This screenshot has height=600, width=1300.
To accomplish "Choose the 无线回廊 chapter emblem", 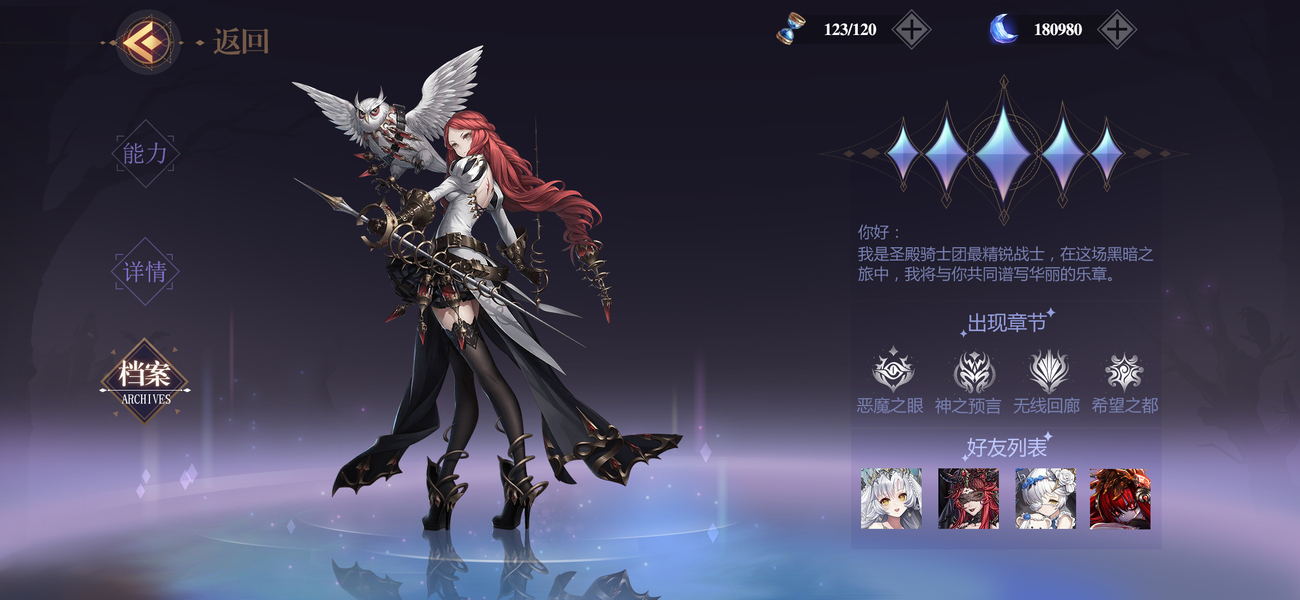I will [x=1049, y=372].
